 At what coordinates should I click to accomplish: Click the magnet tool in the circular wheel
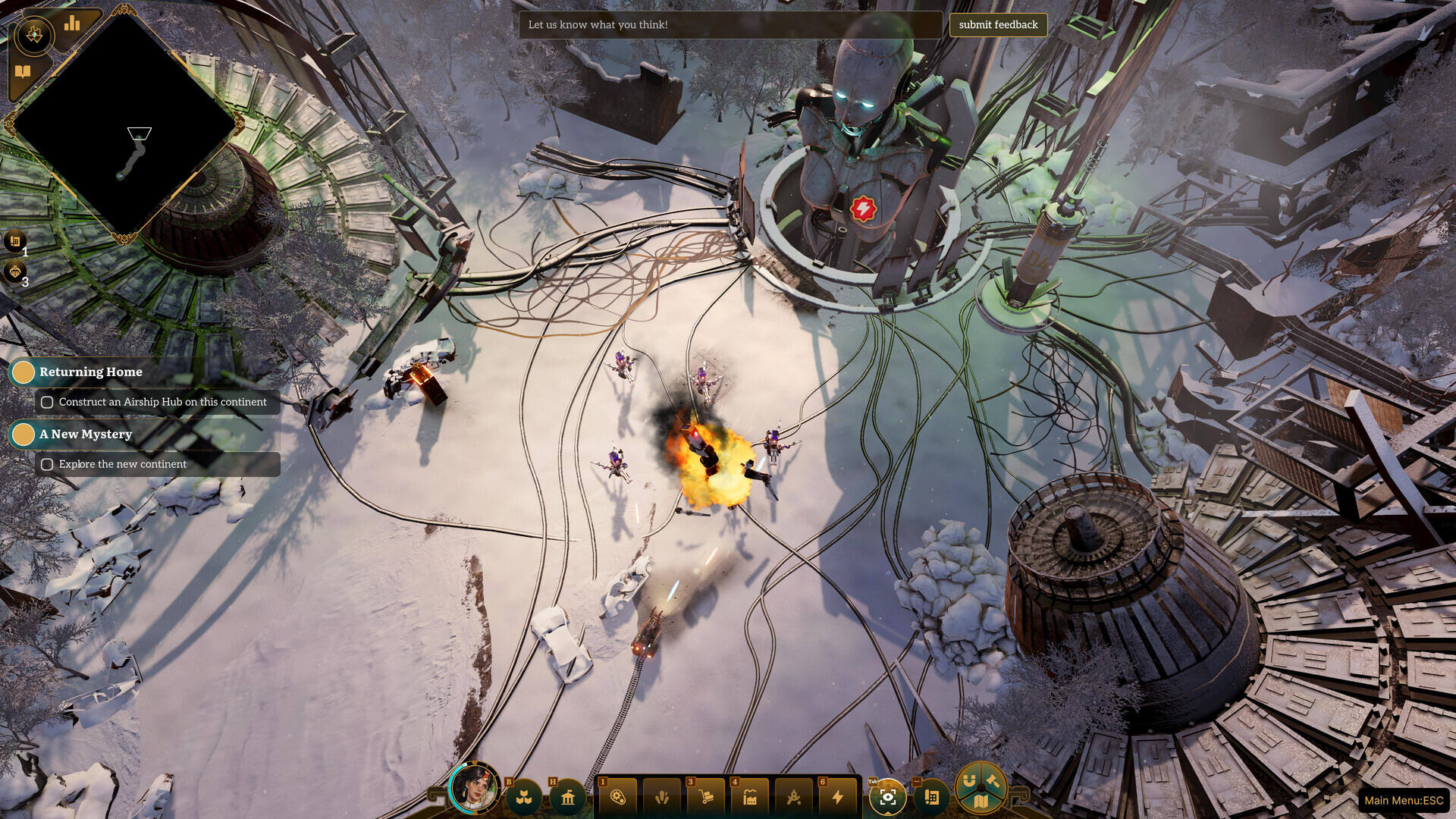click(x=969, y=780)
